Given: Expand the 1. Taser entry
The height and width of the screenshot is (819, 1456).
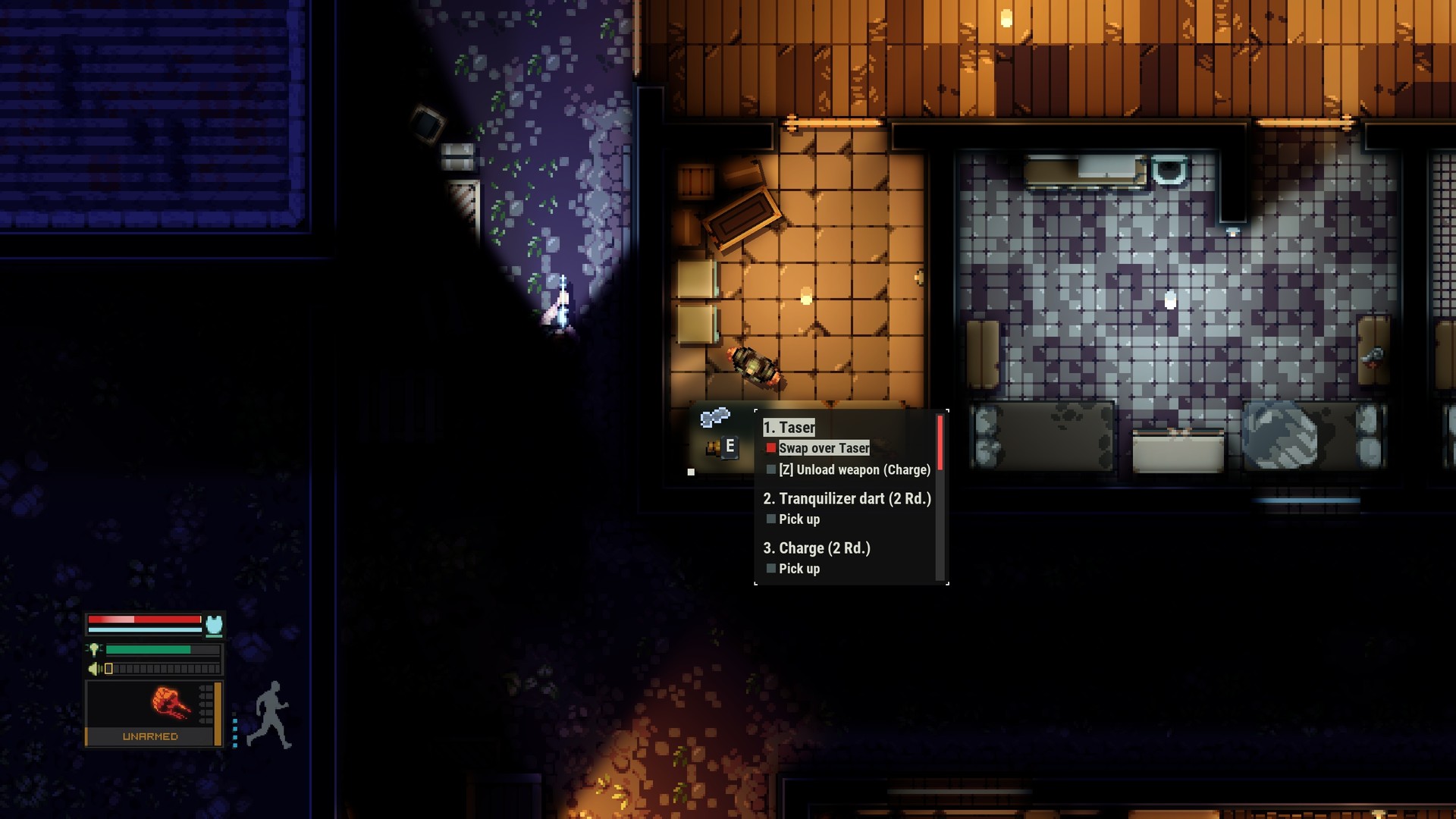Looking at the screenshot, I should 788,426.
